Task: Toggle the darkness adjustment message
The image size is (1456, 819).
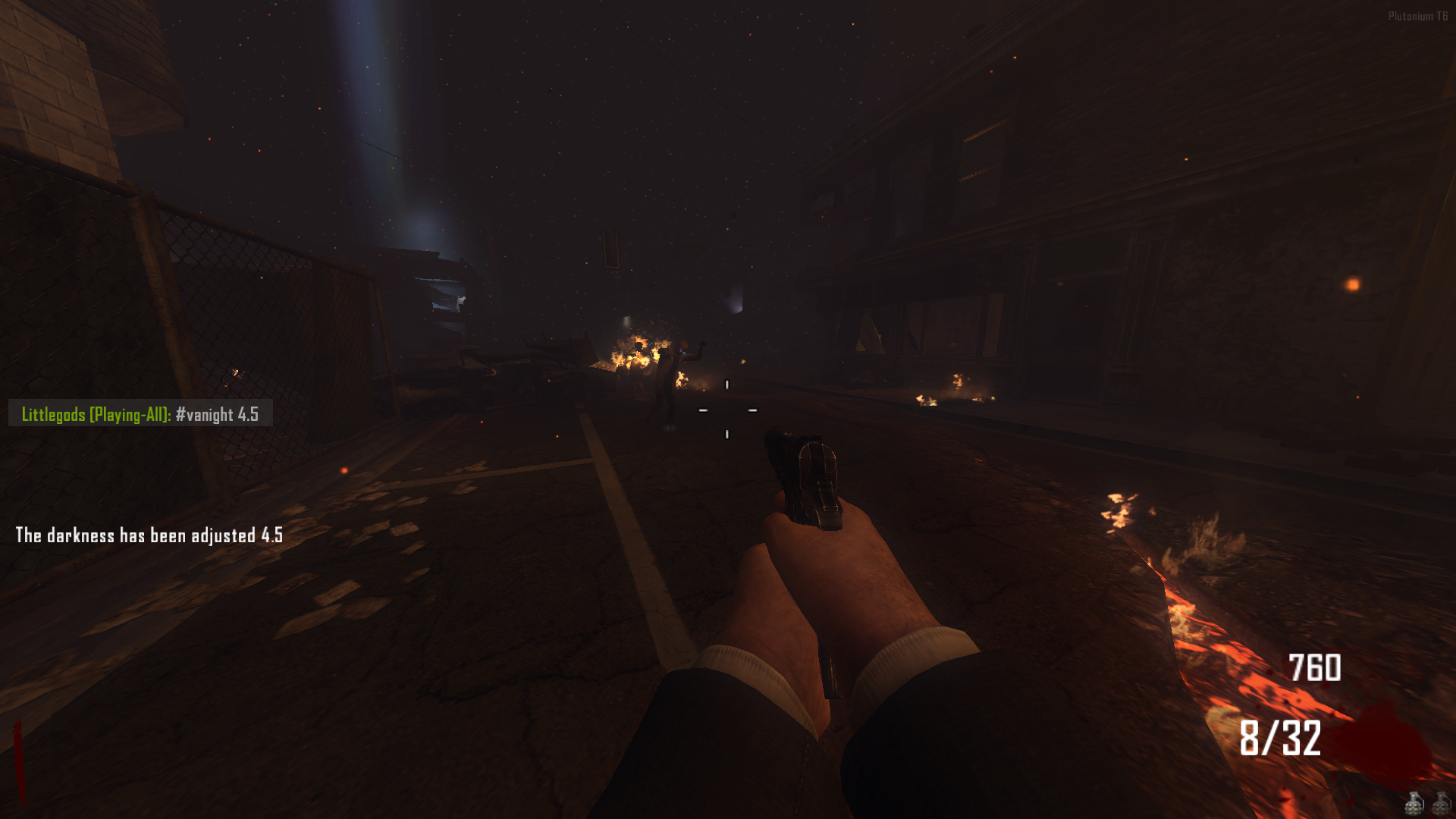Action: [x=149, y=535]
